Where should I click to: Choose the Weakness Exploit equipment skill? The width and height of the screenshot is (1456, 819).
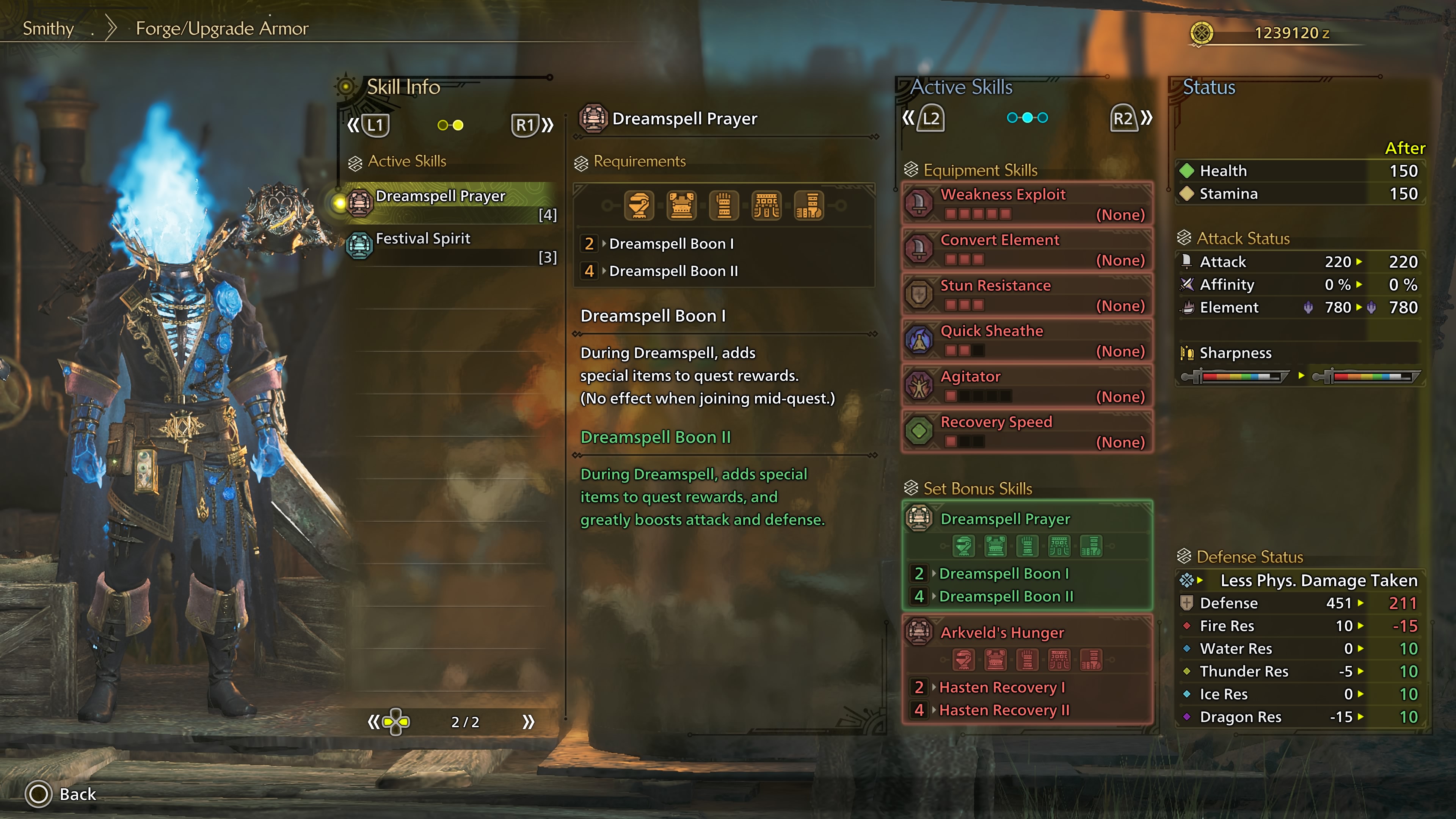click(1026, 204)
